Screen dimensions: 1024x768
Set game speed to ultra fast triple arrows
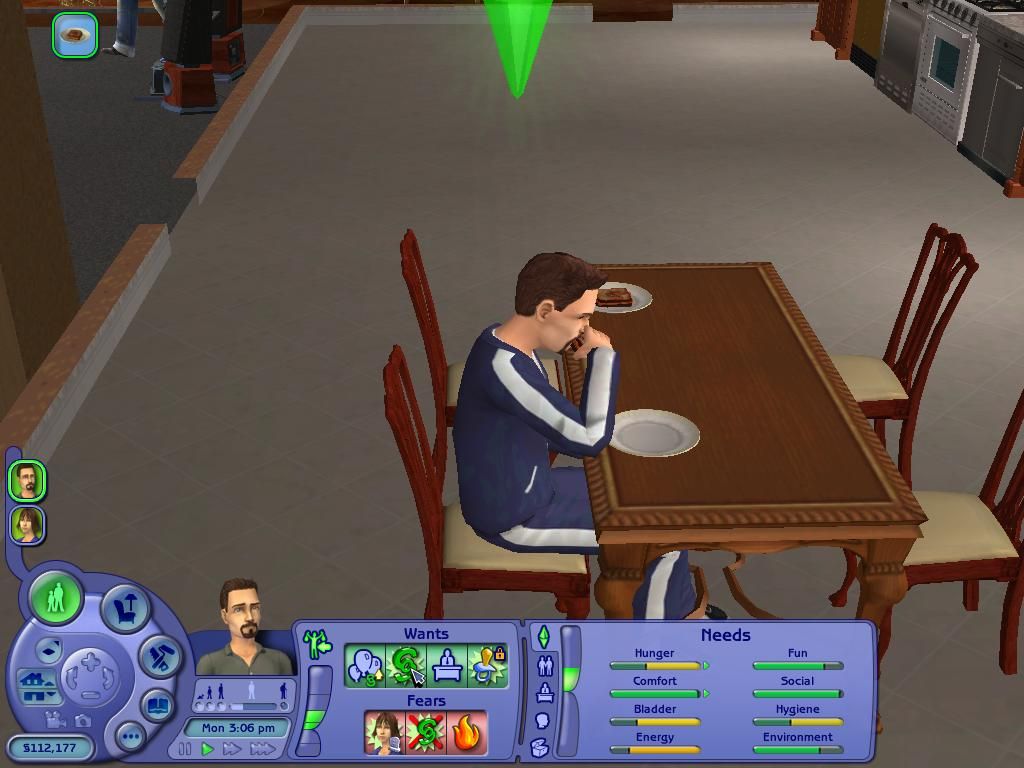point(263,748)
